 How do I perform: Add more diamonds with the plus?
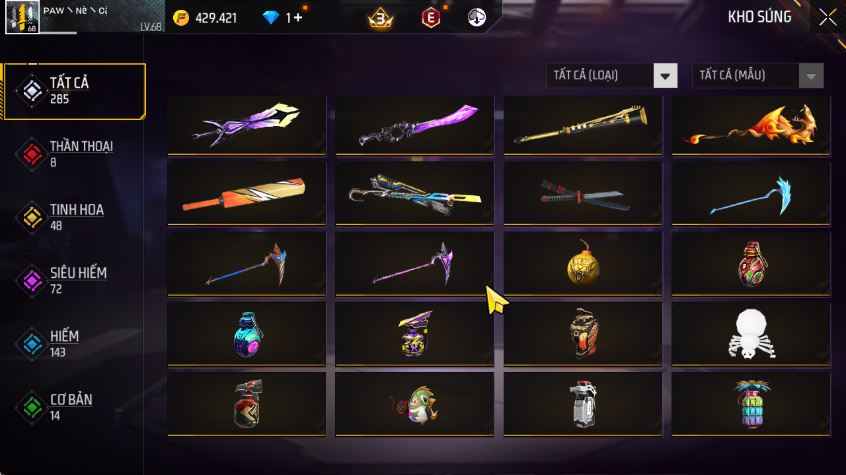coord(296,18)
